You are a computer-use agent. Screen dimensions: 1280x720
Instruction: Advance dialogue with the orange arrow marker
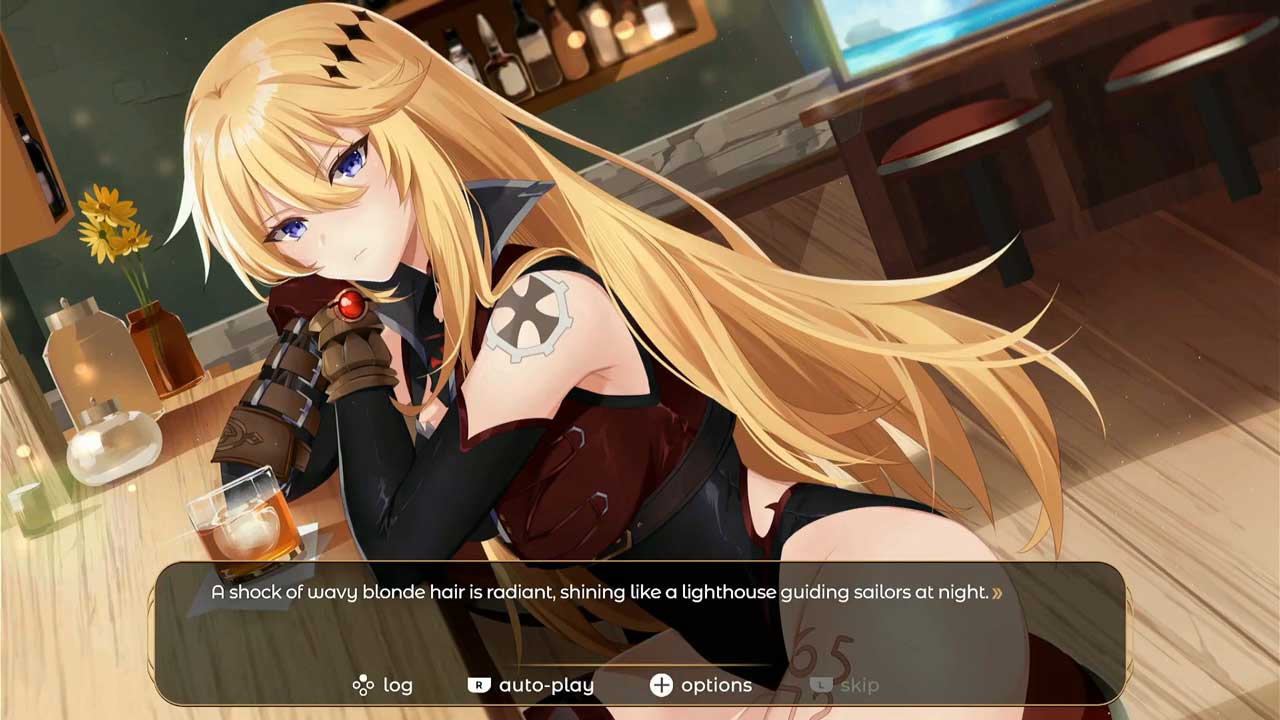(x=997, y=593)
